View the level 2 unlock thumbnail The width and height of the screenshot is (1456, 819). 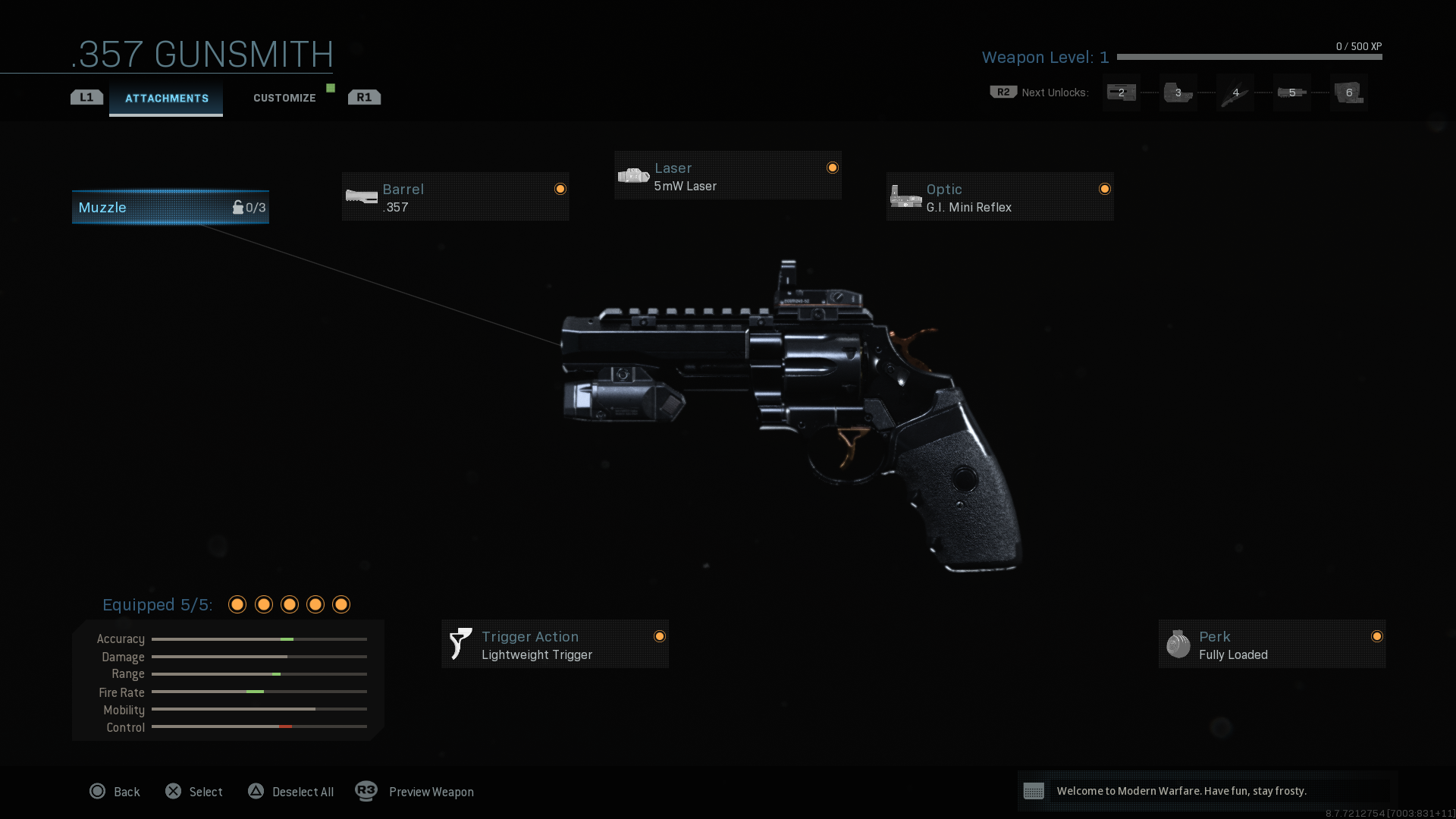tap(1121, 93)
